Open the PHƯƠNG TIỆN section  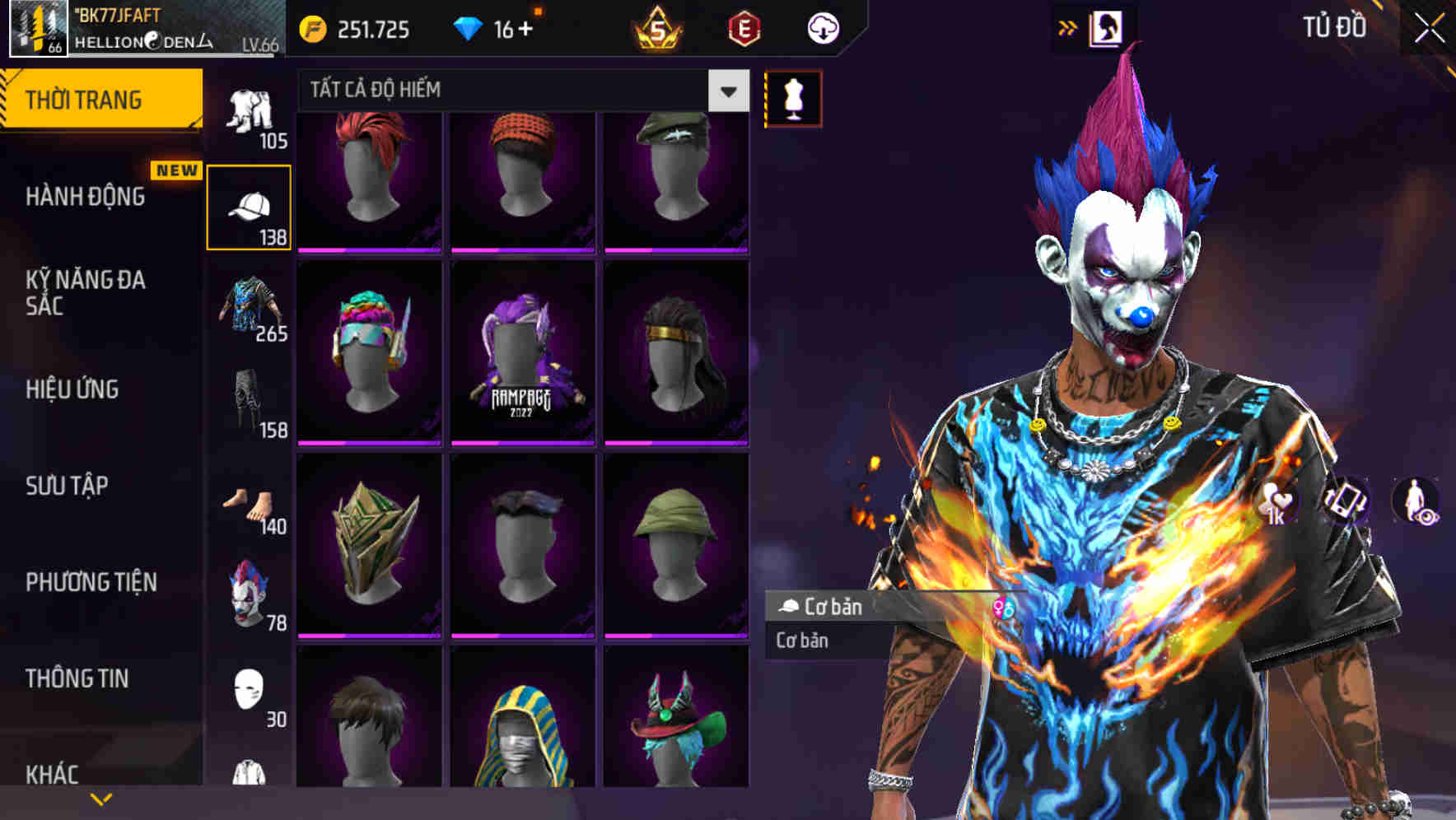91,581
